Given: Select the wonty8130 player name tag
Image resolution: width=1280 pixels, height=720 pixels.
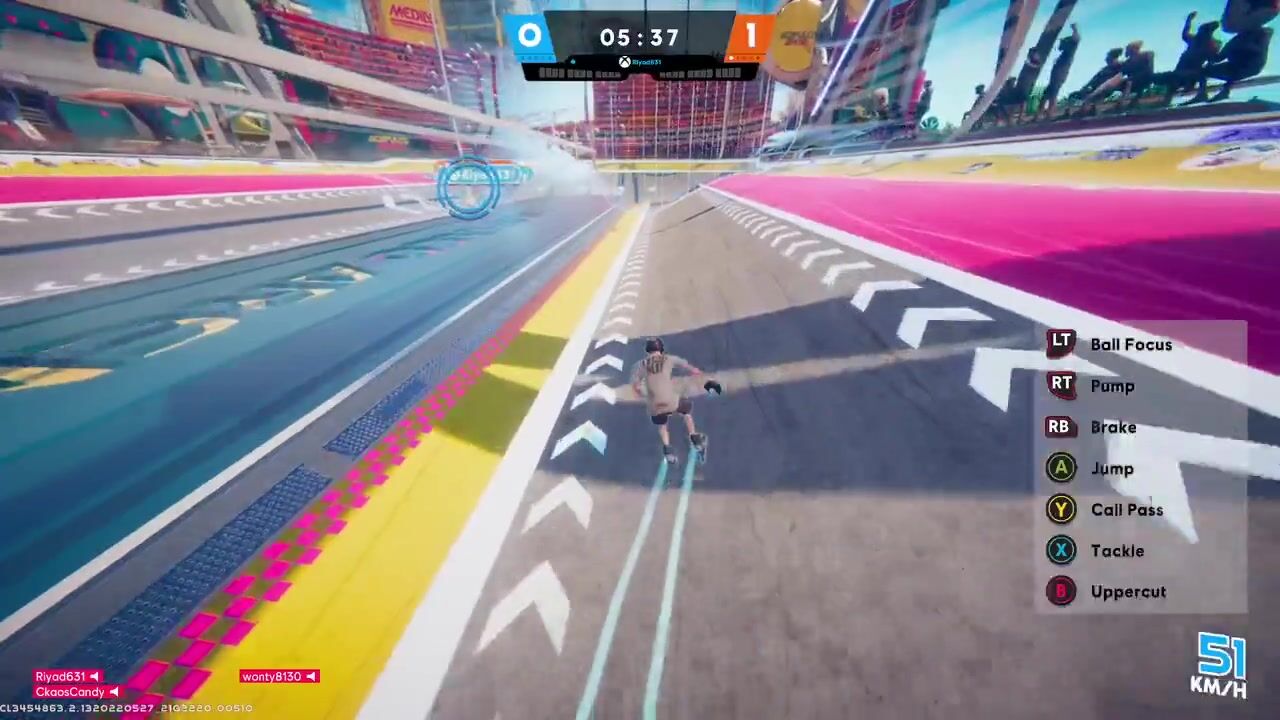Looking at the screenshot, I should [x=279, y=677].
